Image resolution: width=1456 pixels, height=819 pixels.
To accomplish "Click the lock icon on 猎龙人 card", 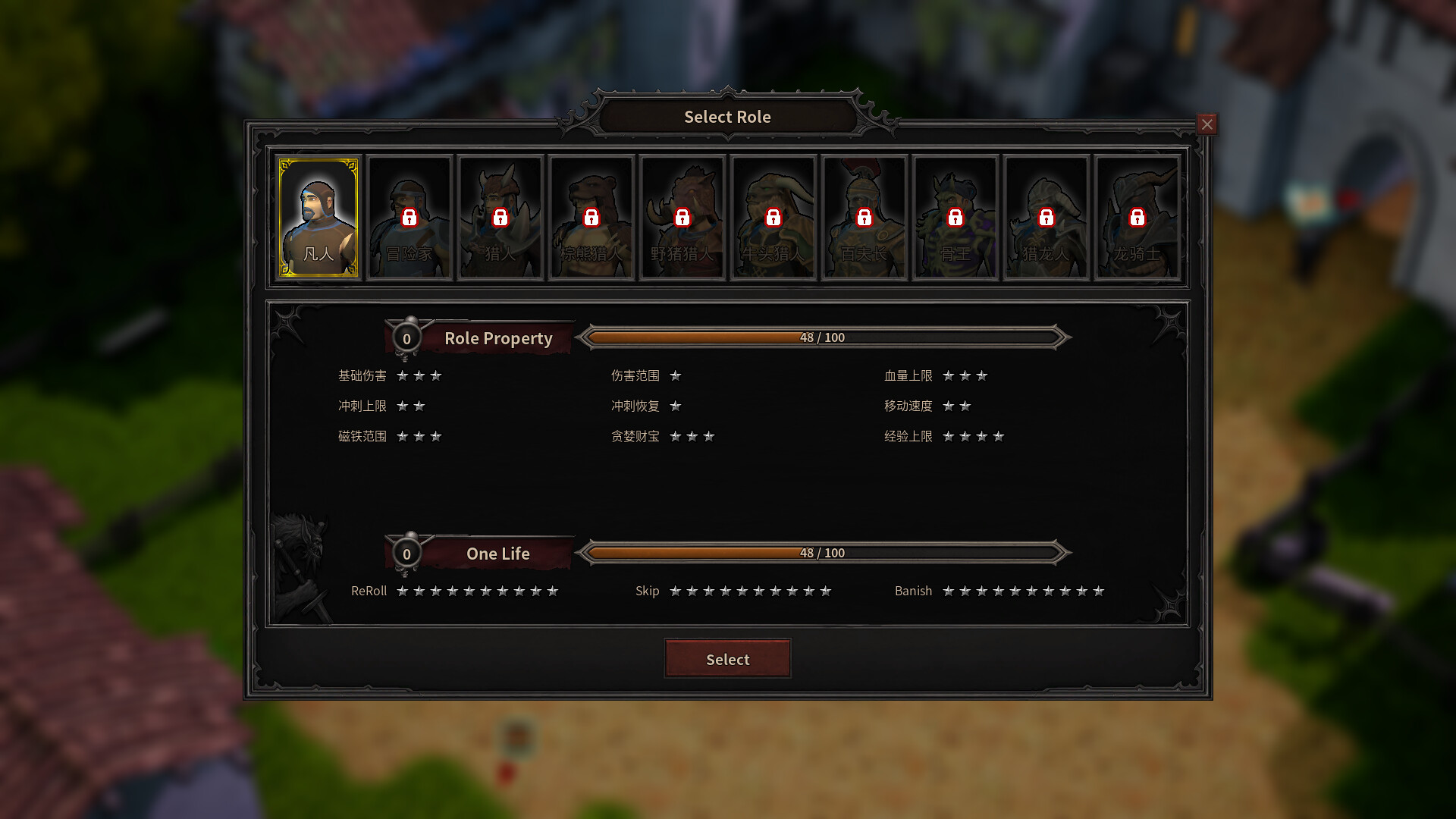I will [1046, 218].
